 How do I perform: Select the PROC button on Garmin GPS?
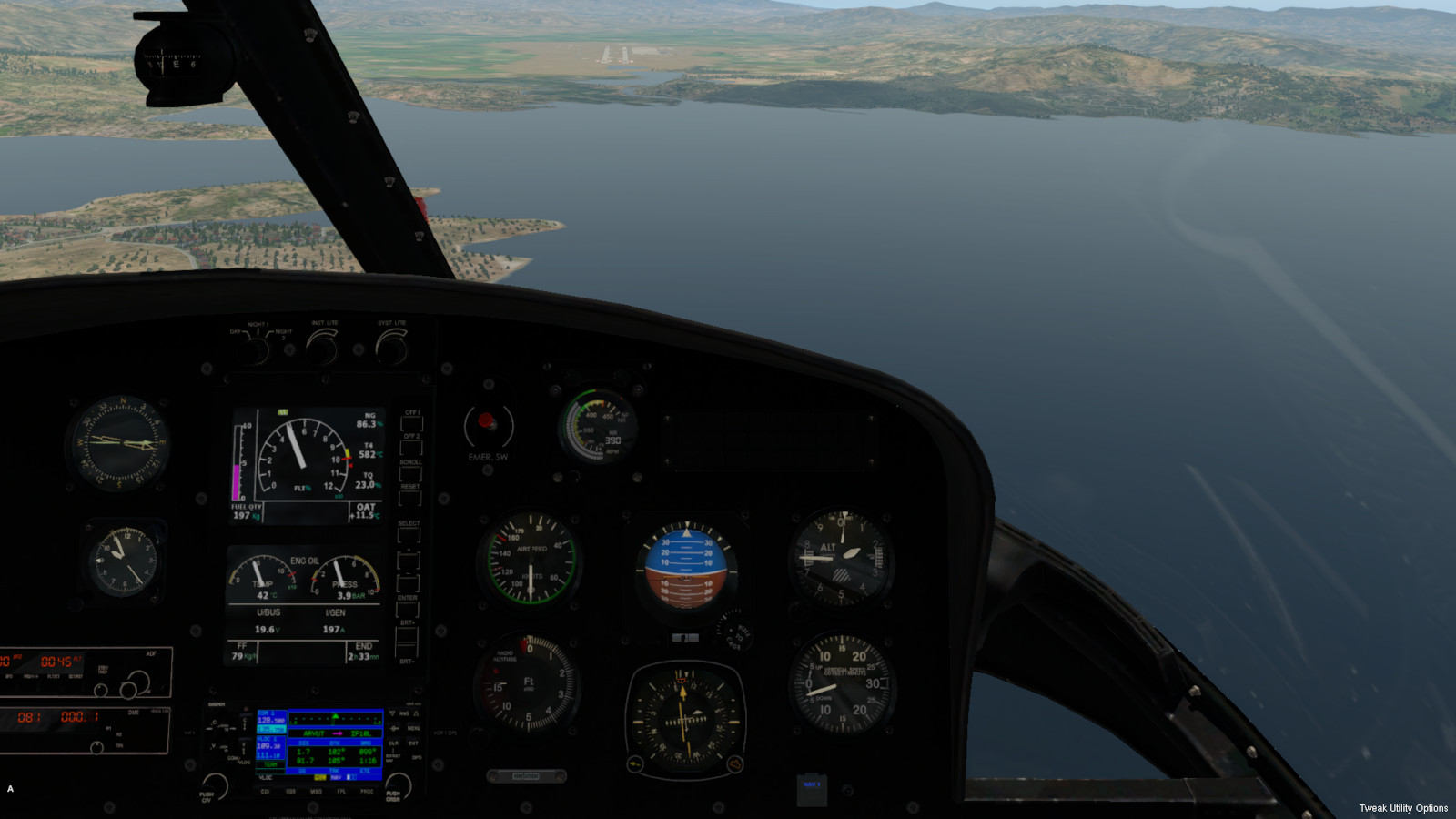366,792
